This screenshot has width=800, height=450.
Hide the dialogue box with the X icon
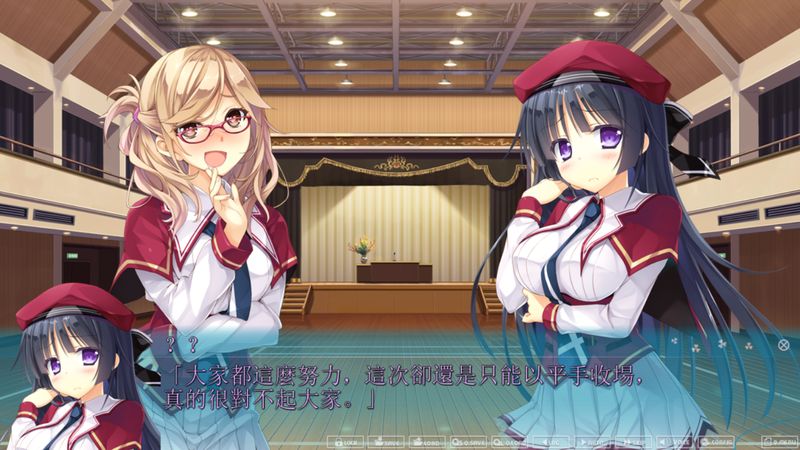[x=783, y=345]
